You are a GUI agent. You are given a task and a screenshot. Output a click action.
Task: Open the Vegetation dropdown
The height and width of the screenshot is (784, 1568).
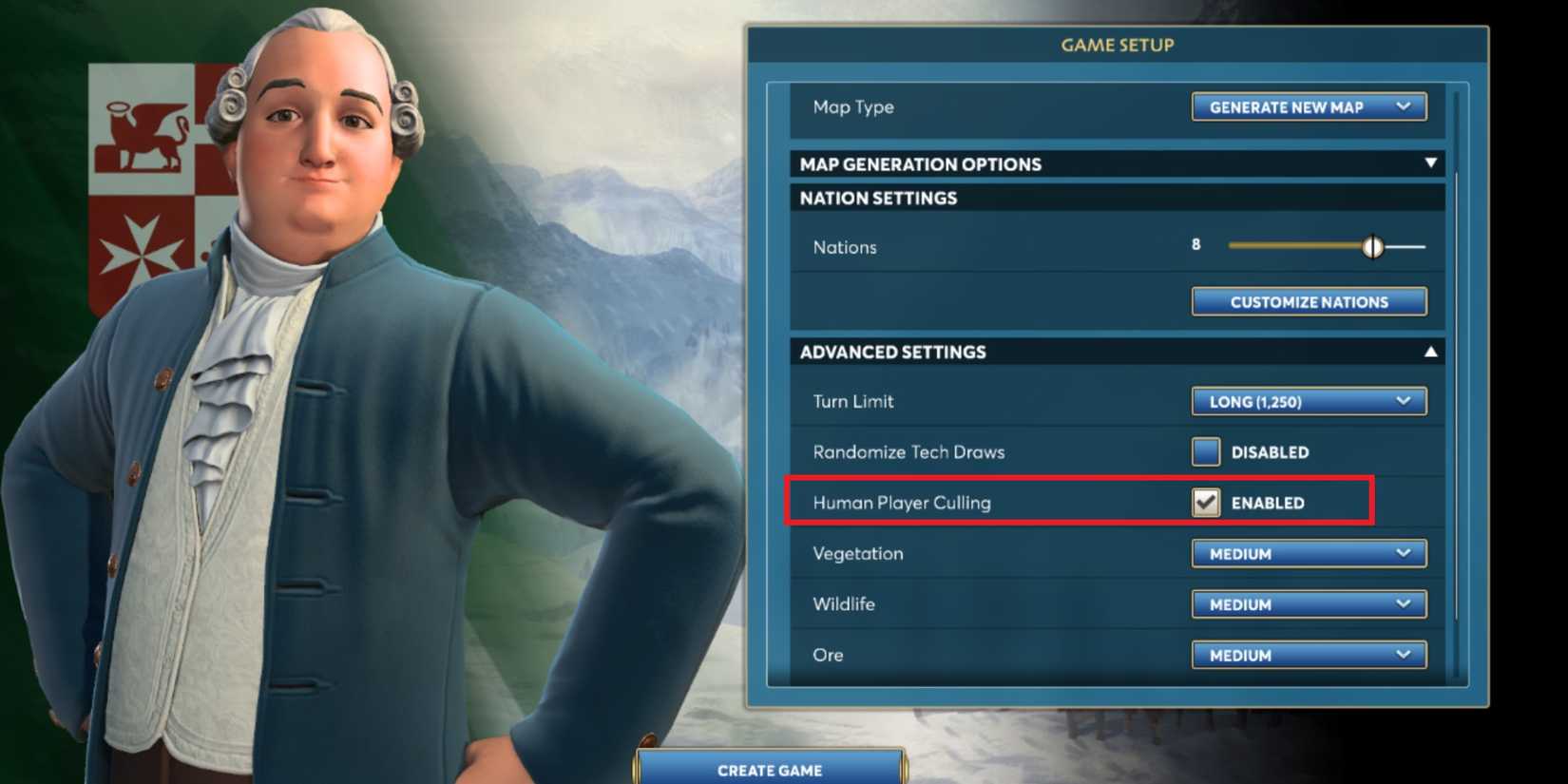pos(1309,553)
